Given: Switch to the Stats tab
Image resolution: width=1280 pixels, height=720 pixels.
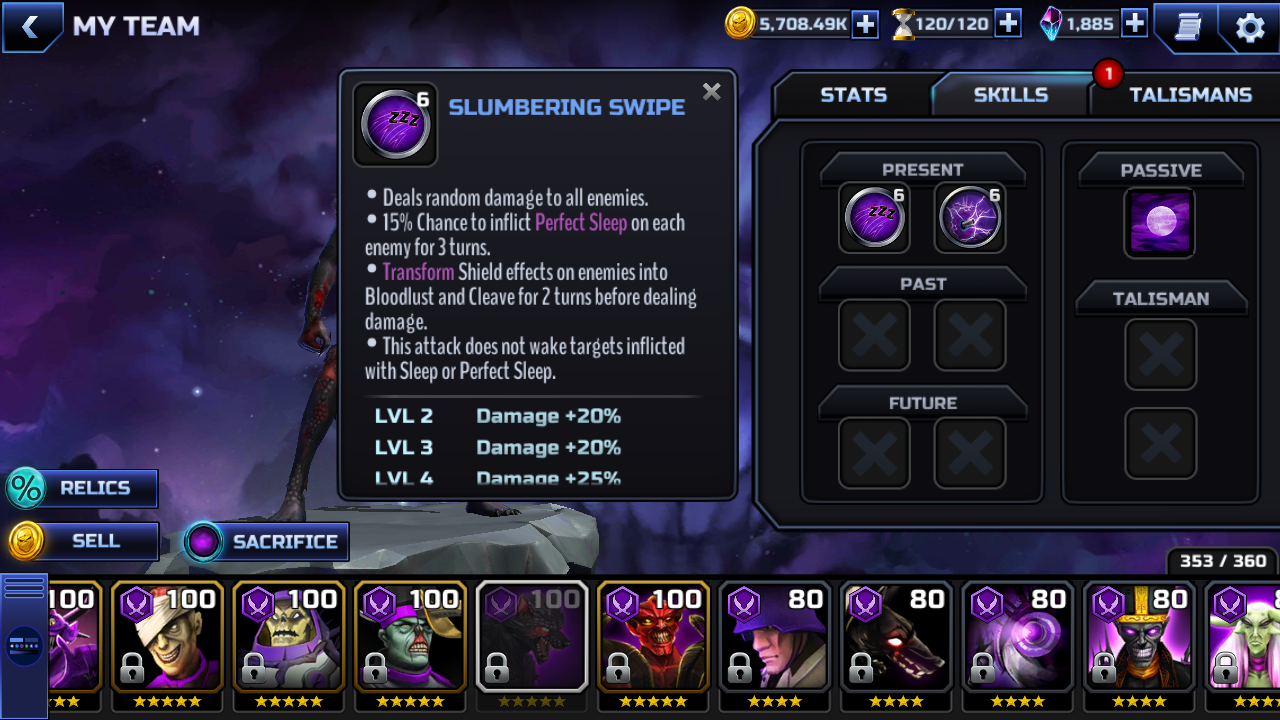Looking at the screenshot, I should pos(853,95).
